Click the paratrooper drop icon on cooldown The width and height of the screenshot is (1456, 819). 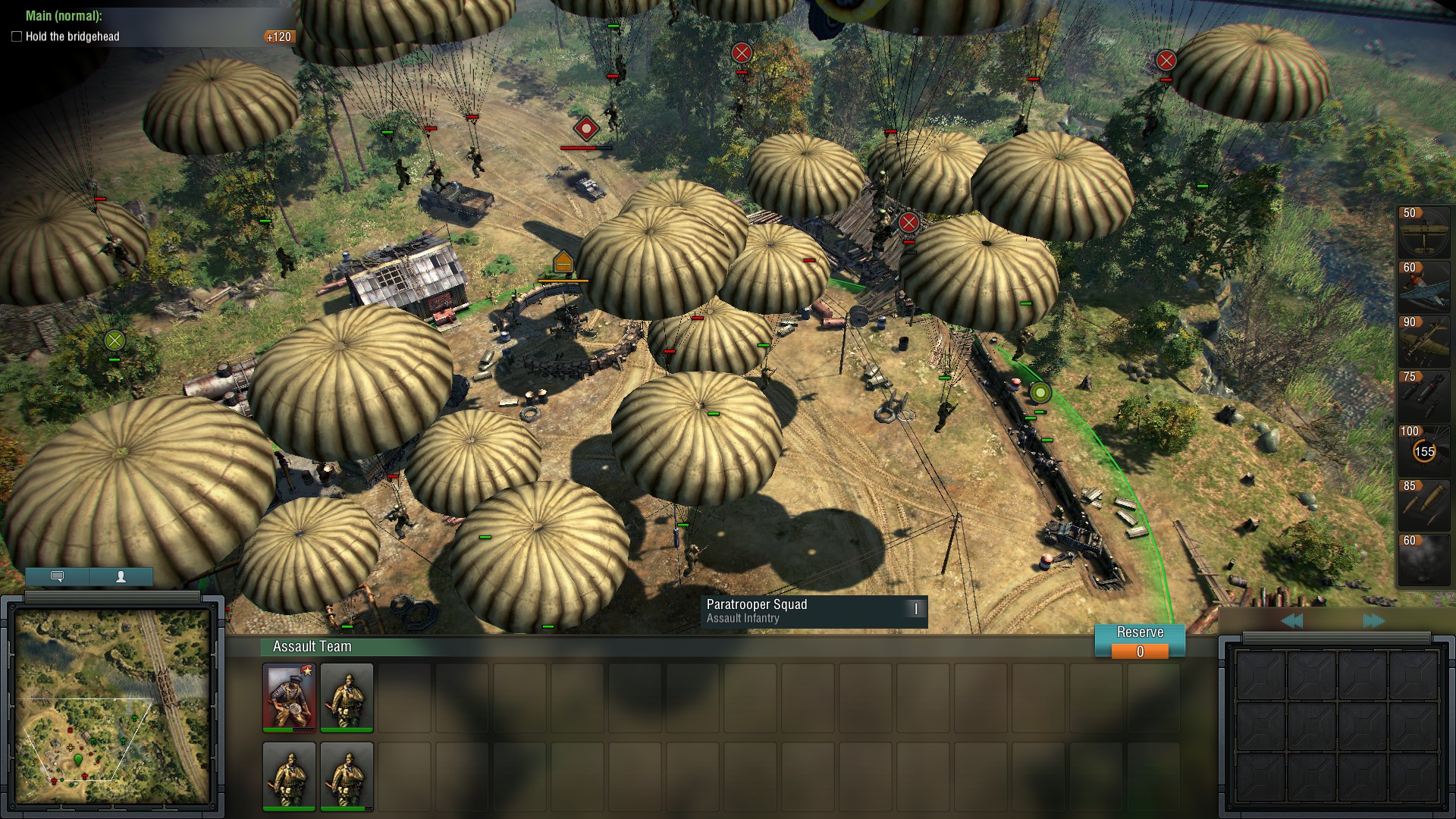click(1423, 450)
